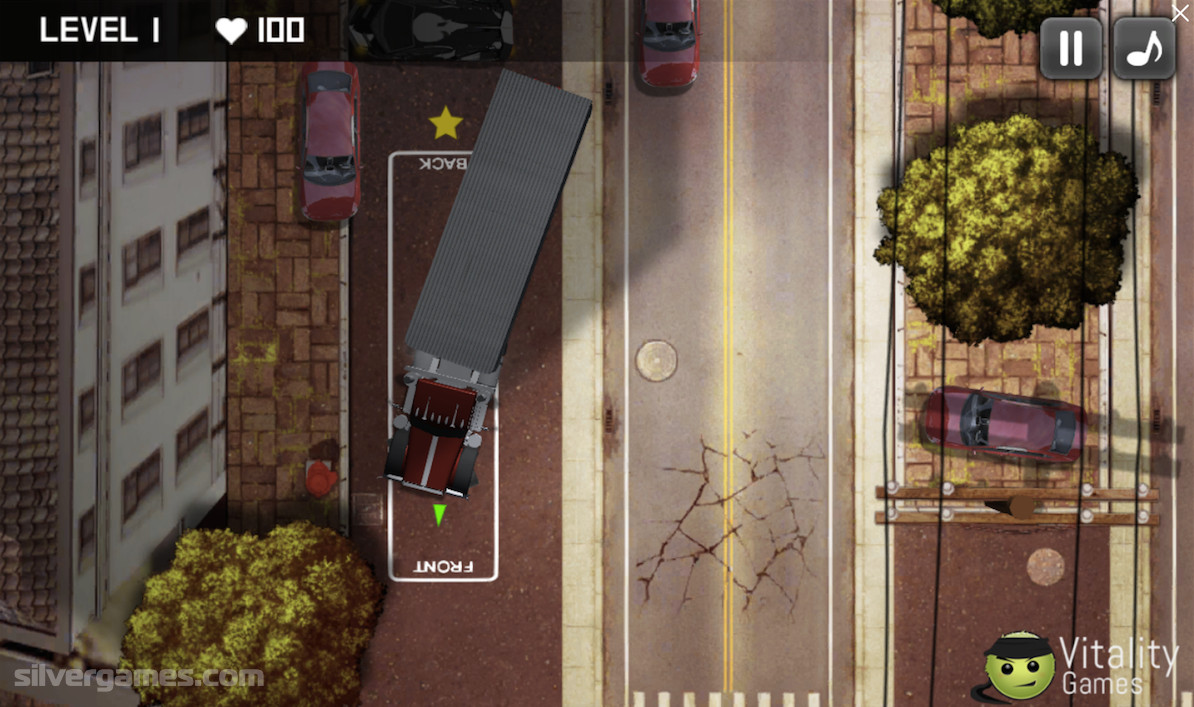Open the Vitality Games logo link
1194x707 pixels.
tap(1082, 666)
